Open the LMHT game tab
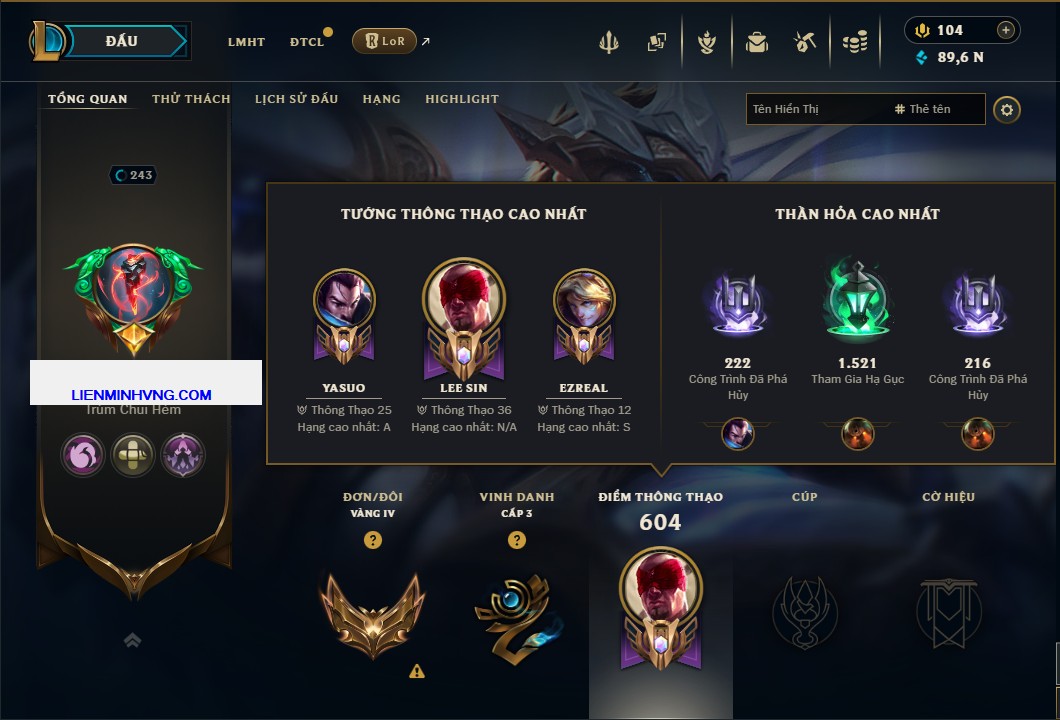Viewport: 1060px width, 720px height. tap(246, 42)
